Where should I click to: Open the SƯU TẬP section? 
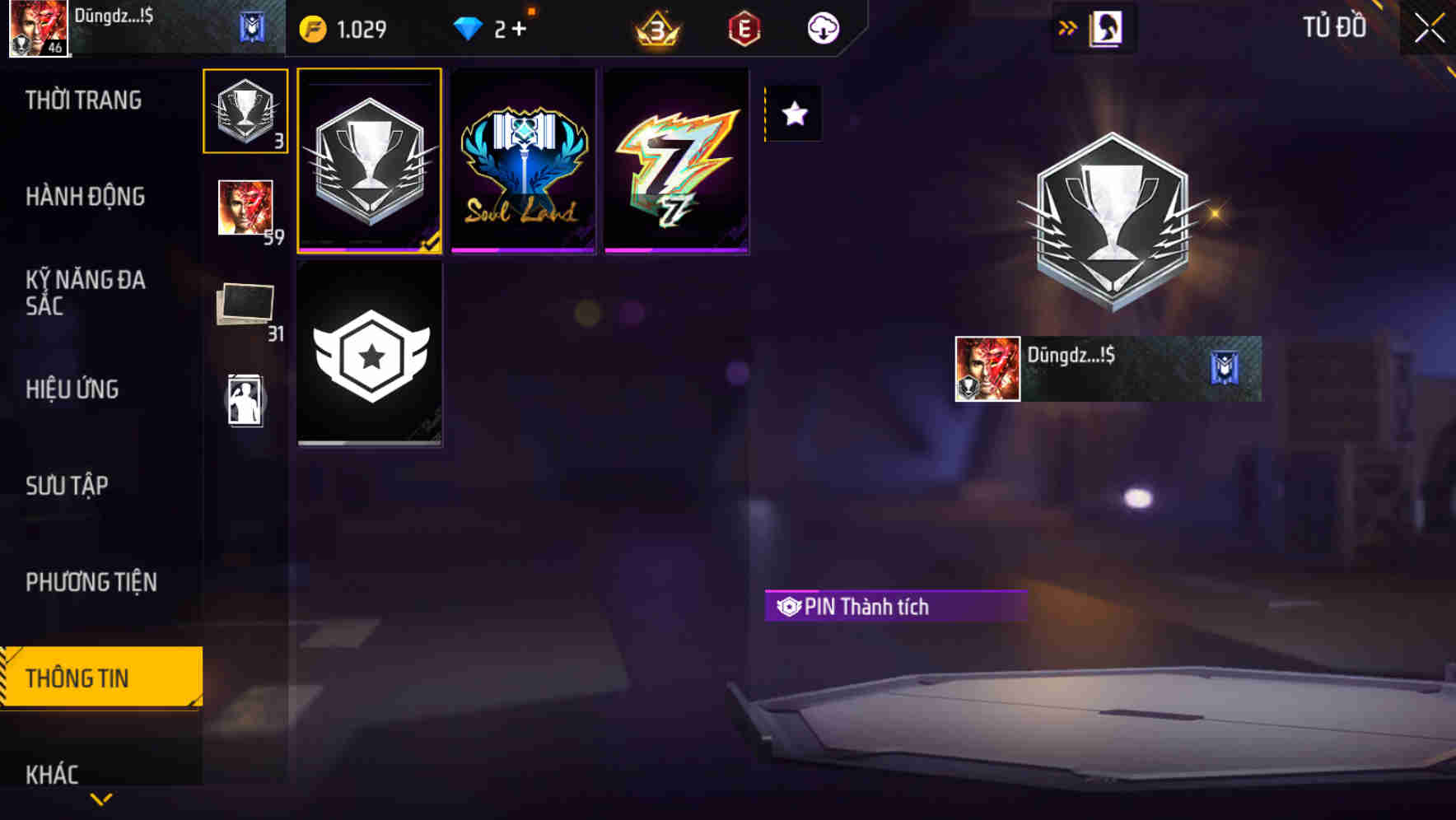click(67, 485)
